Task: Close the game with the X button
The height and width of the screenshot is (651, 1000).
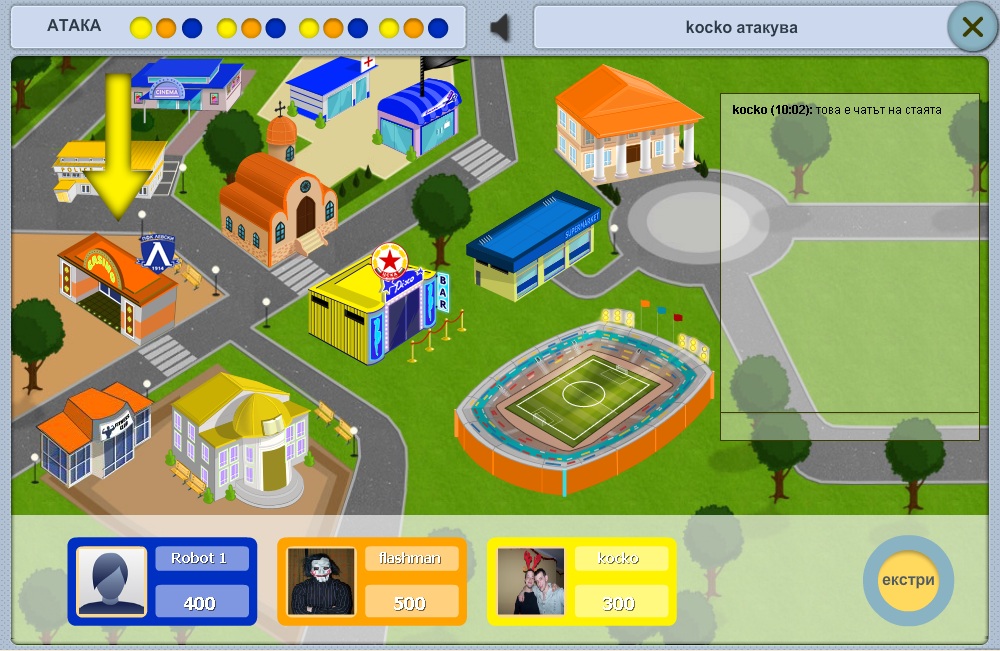Action: 972,27
